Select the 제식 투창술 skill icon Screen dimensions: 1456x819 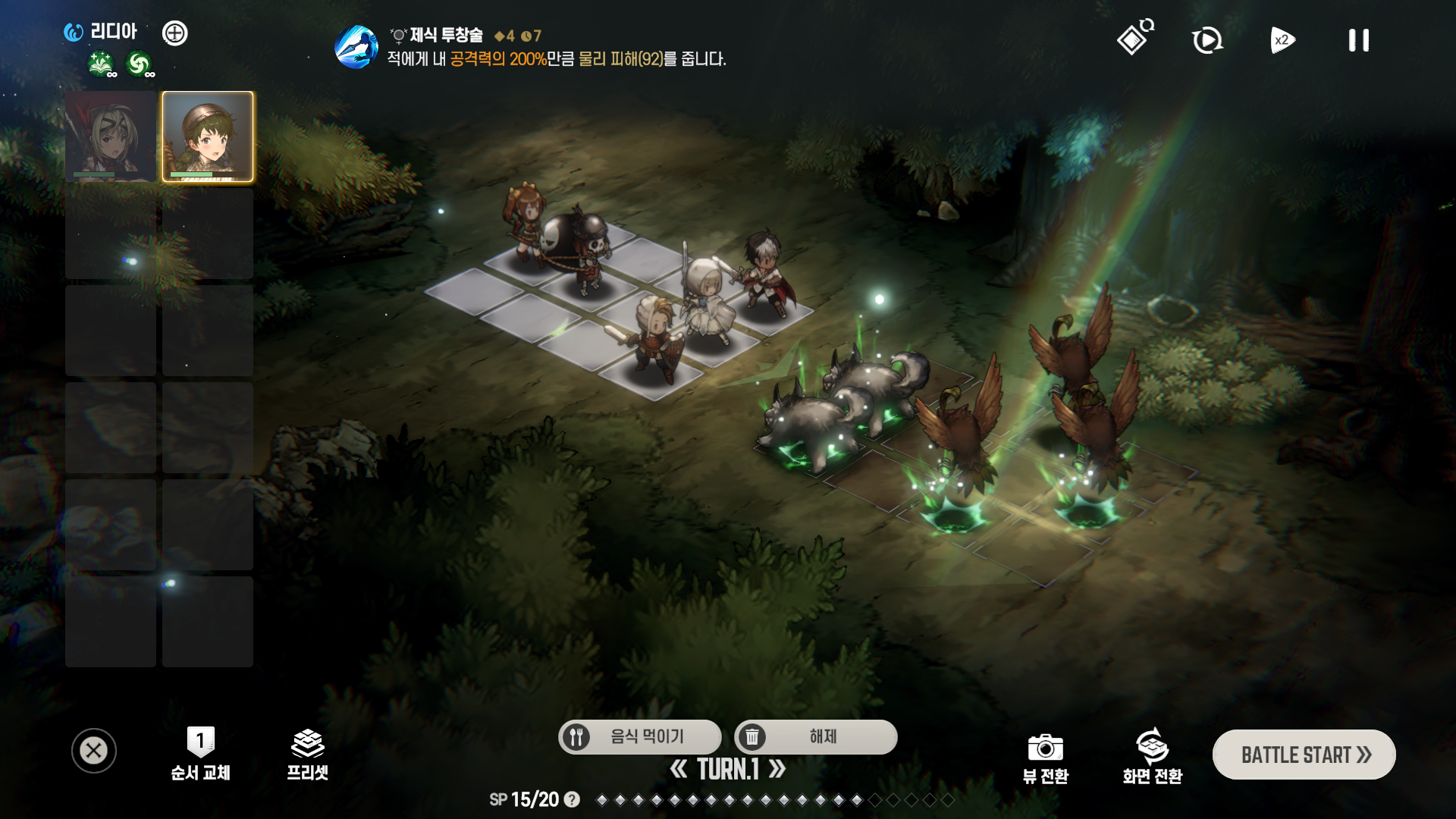tap(356, 46)
